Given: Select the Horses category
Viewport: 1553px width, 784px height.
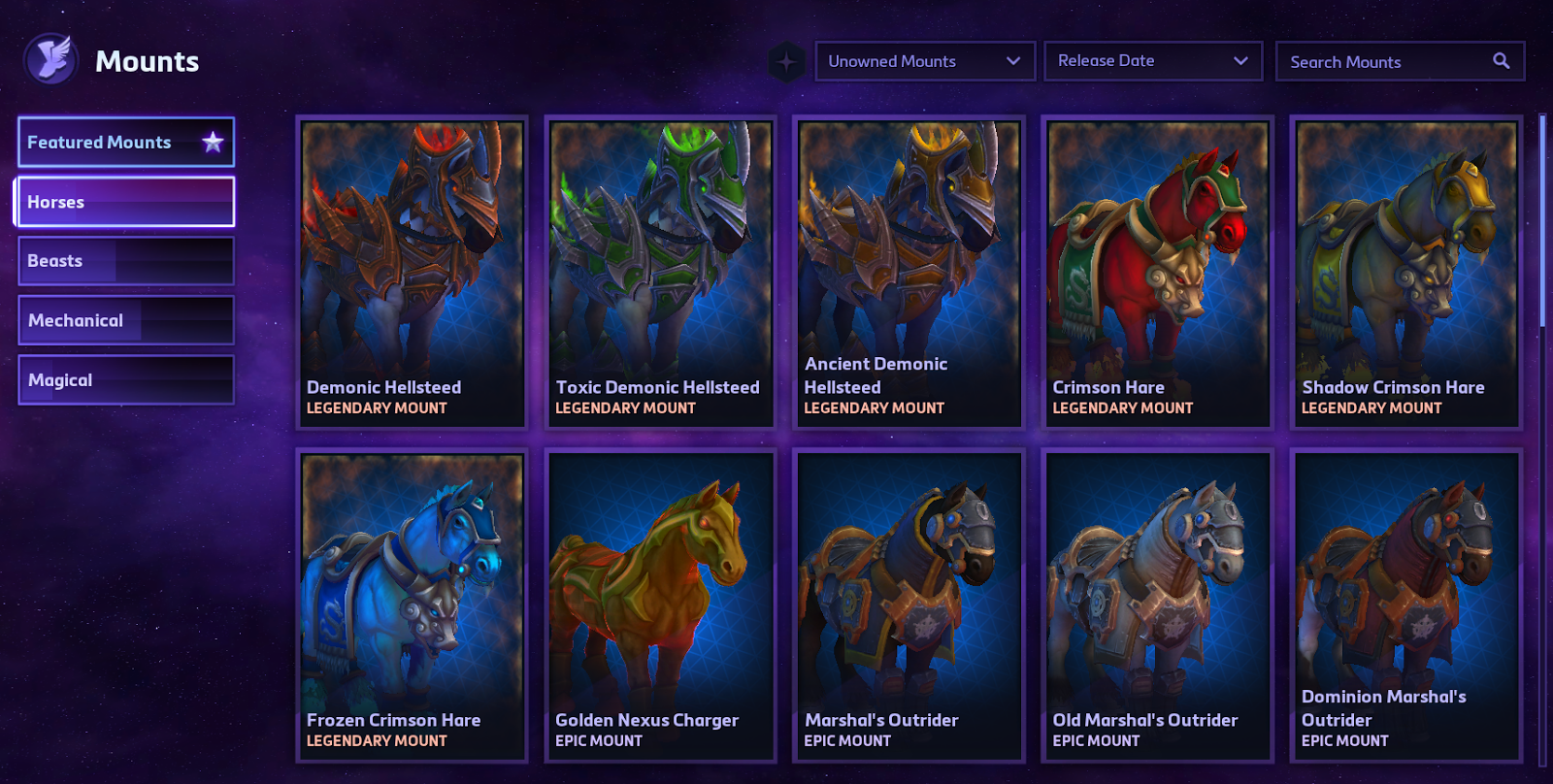Looking at the screenshot, I should pyautogui.click(x=126, y=202).
